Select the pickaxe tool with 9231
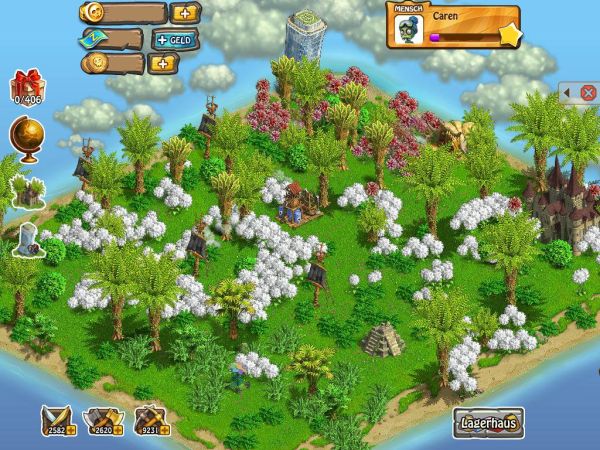This screenshot has height=450, width=600. point(149,421)
